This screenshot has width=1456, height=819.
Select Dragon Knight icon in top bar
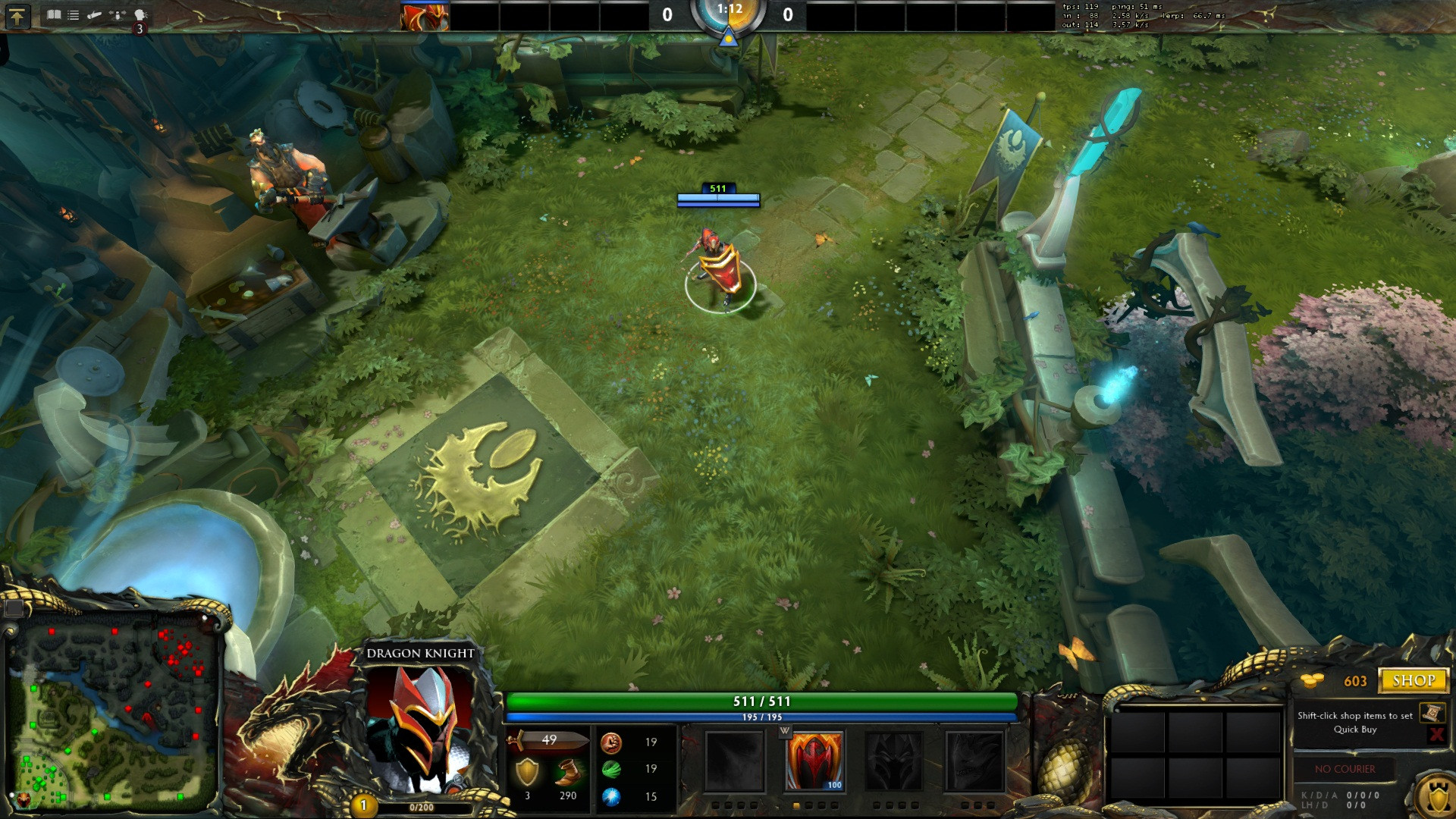tap(425, 17)
